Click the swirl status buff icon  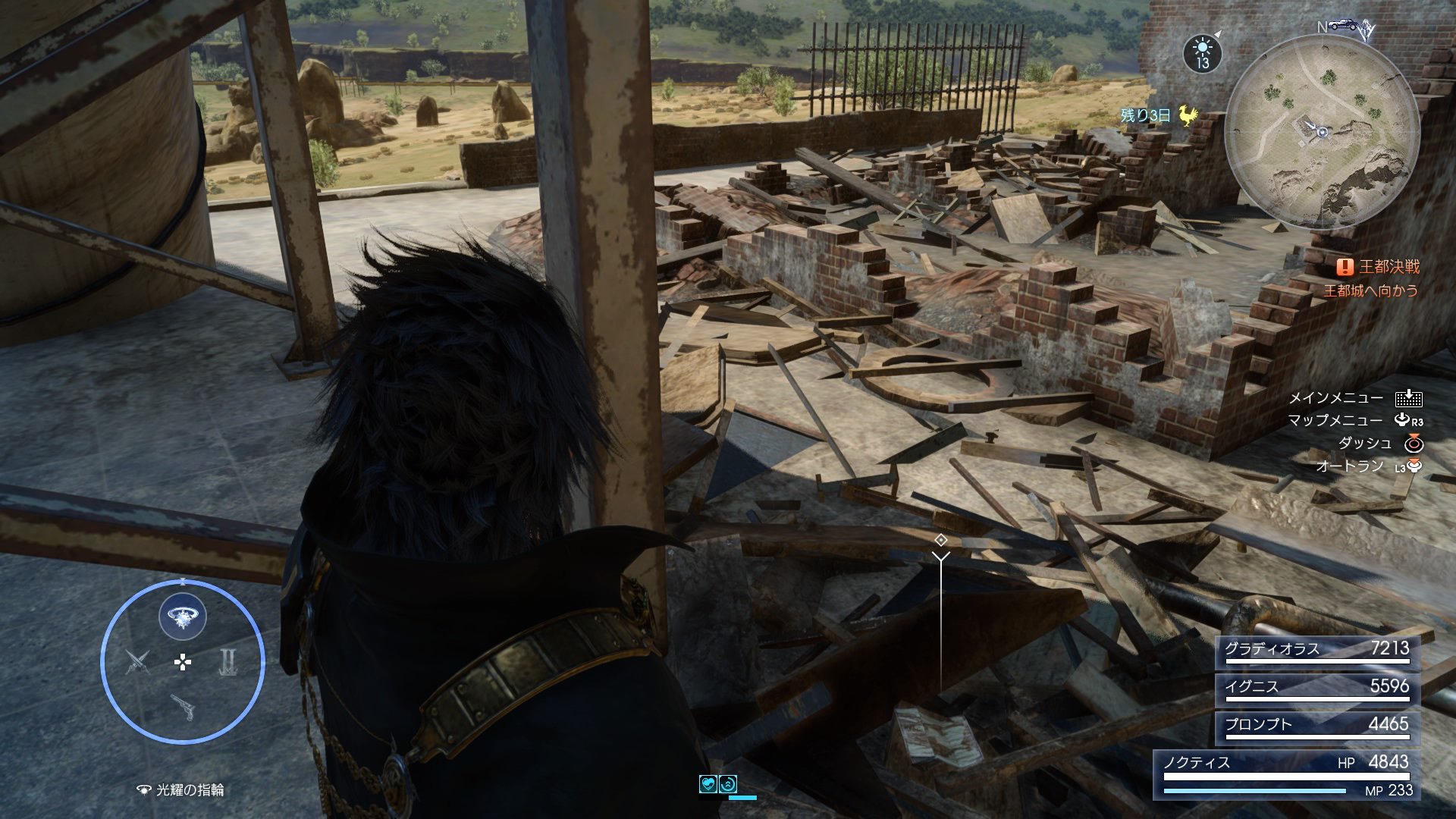(x=727, y=784)
